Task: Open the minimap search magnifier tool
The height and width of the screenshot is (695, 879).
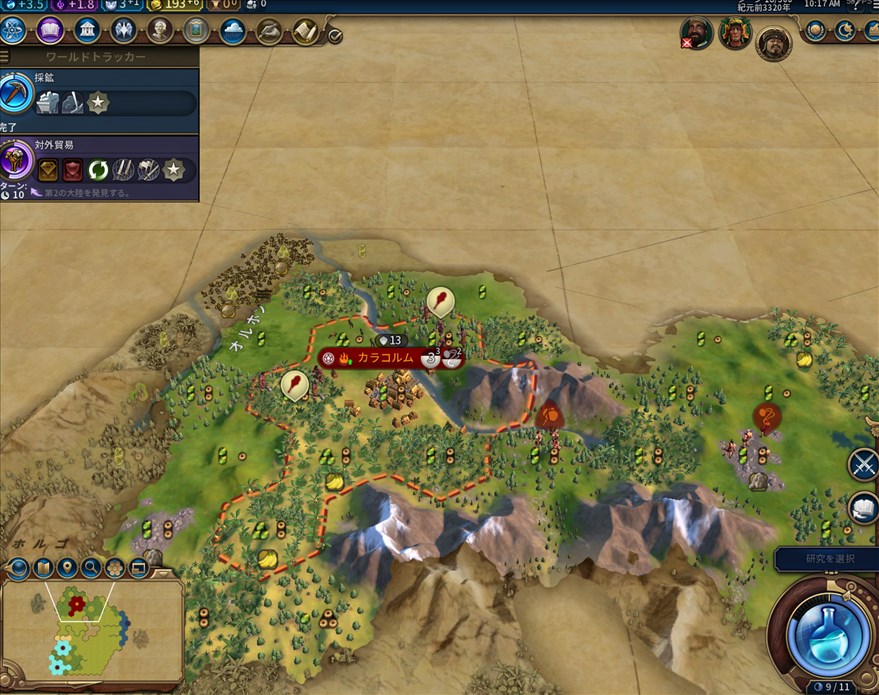Action: coord(91,568)
